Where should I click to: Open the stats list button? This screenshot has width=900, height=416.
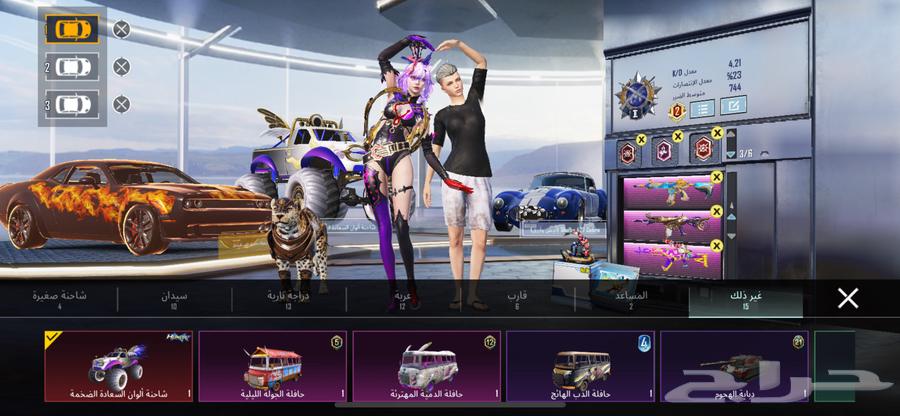tap(702, 107)
